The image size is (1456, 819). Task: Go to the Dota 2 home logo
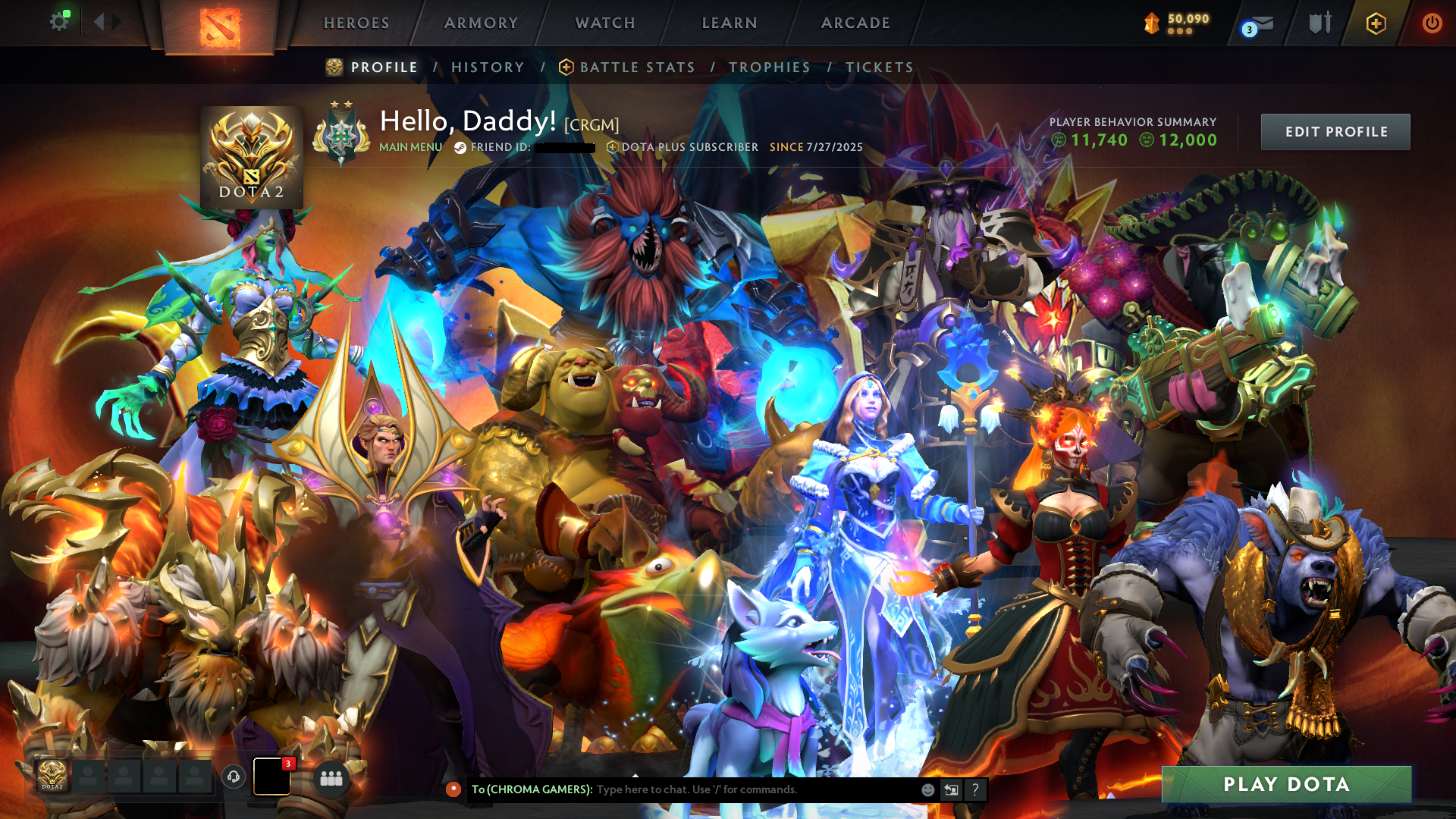[220, 27]
